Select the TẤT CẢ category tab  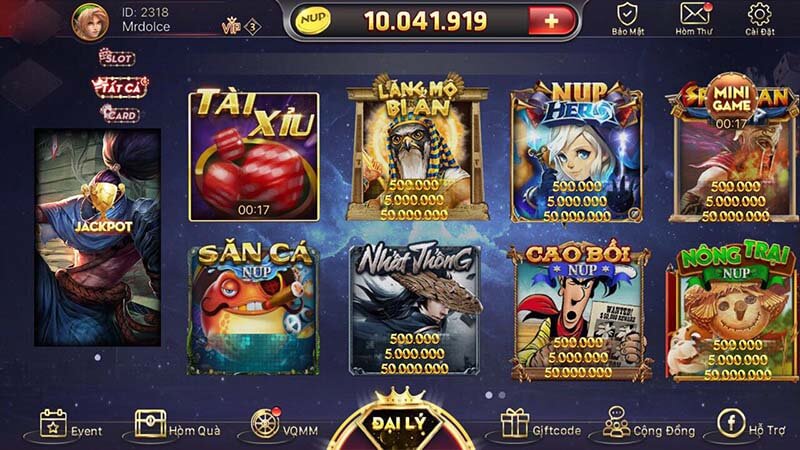click(x=119, y=87)
